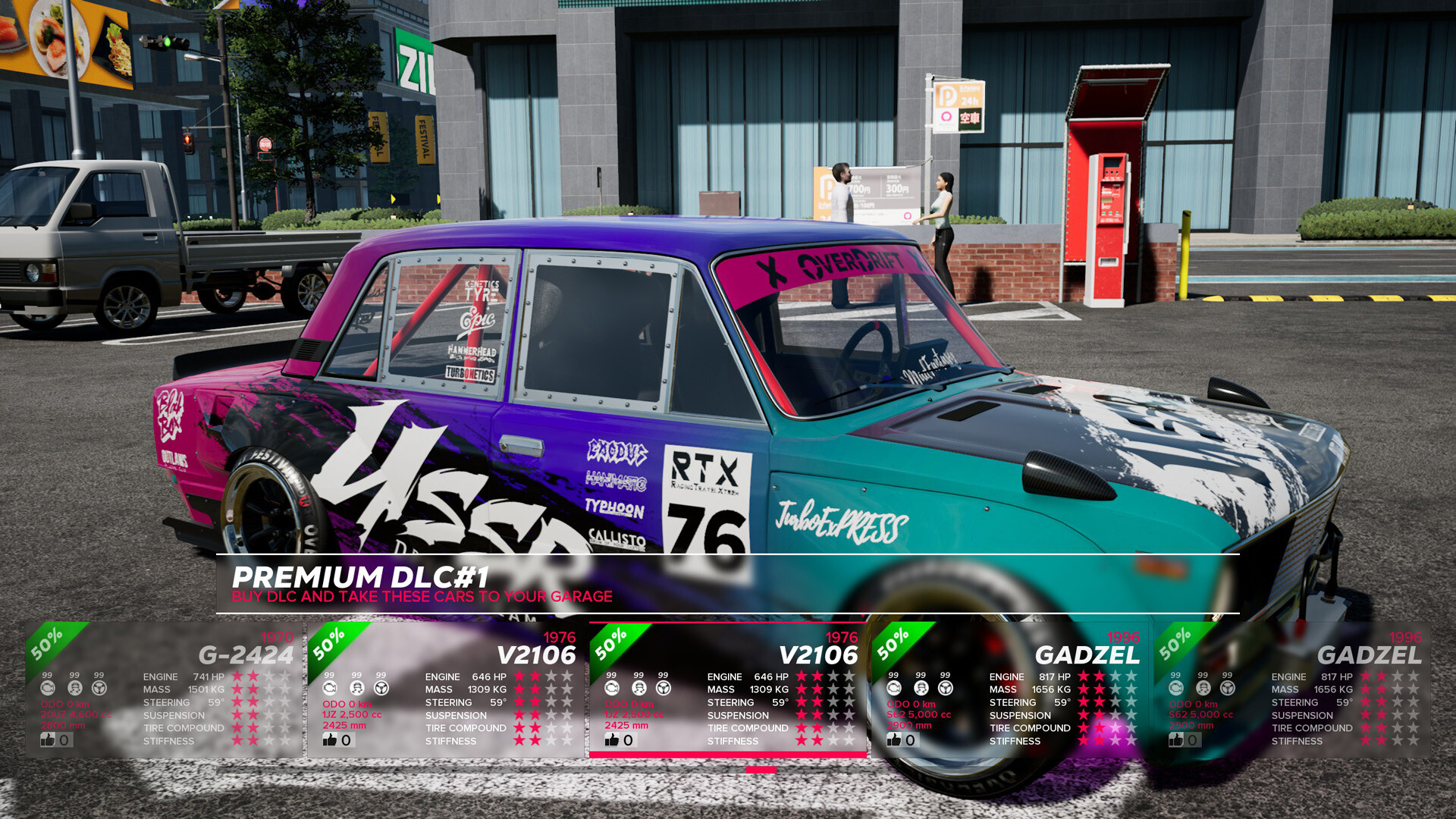Image resolution: width=1456 pixels, height=819 pixels.
Task: Select the engine icon on the highlighted V2106 card
Action: (611, 689)
